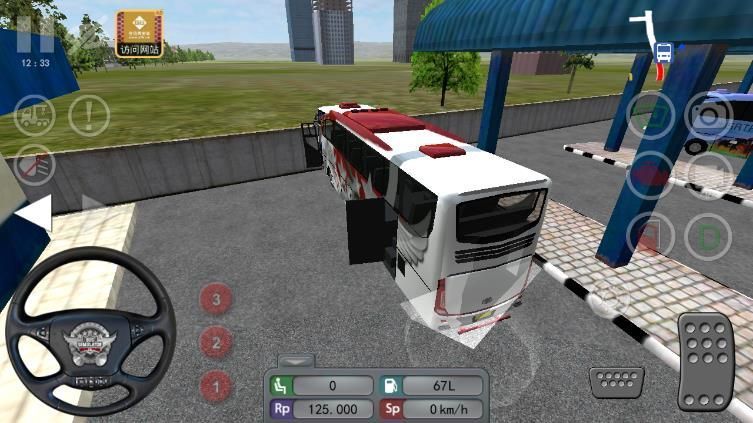Screen dimensions: 753x423
Task: Select horn button number 1
Action: (x=216, y=385)
